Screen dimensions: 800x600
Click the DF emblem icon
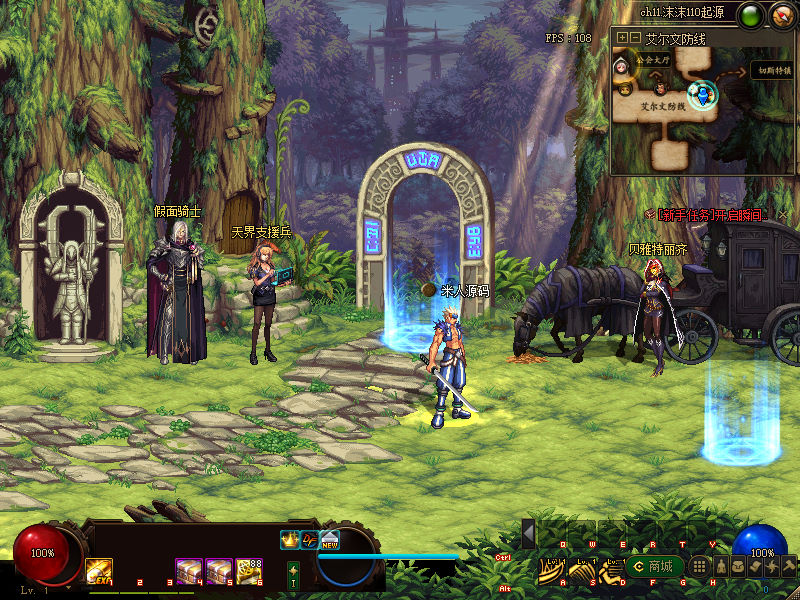[x=310, y=539]
